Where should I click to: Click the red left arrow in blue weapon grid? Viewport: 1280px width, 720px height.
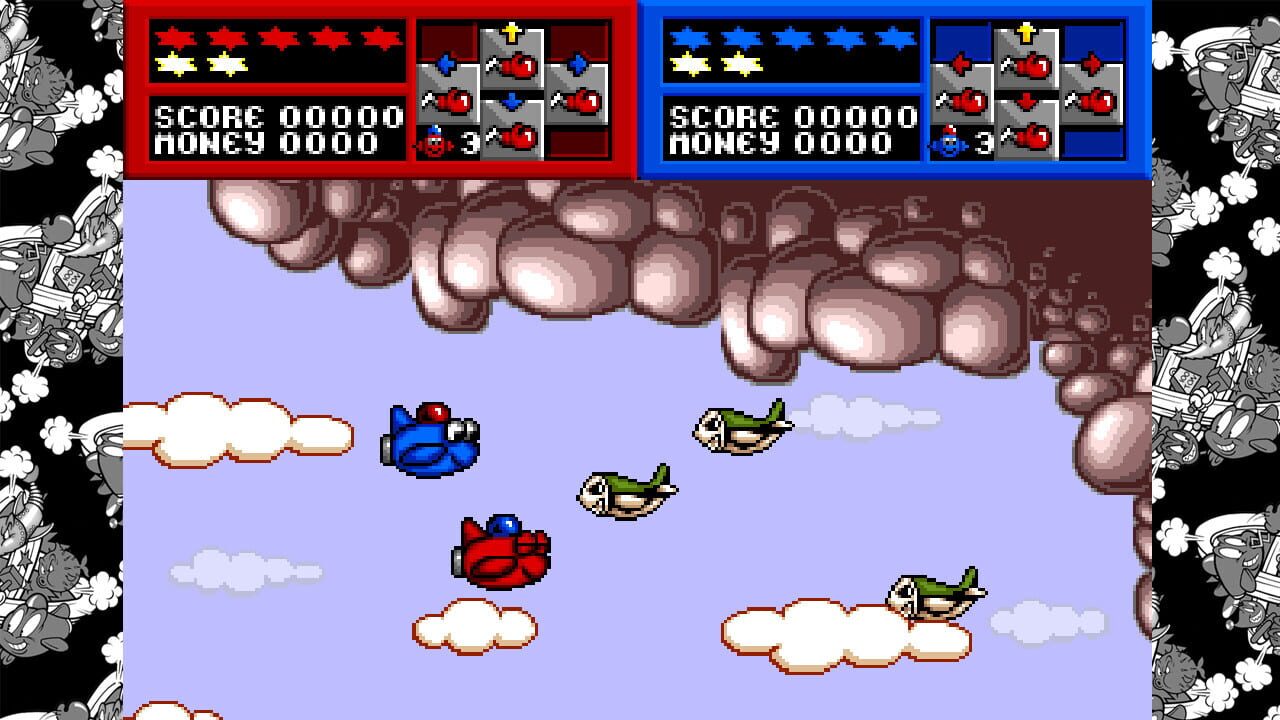point(961,61)
